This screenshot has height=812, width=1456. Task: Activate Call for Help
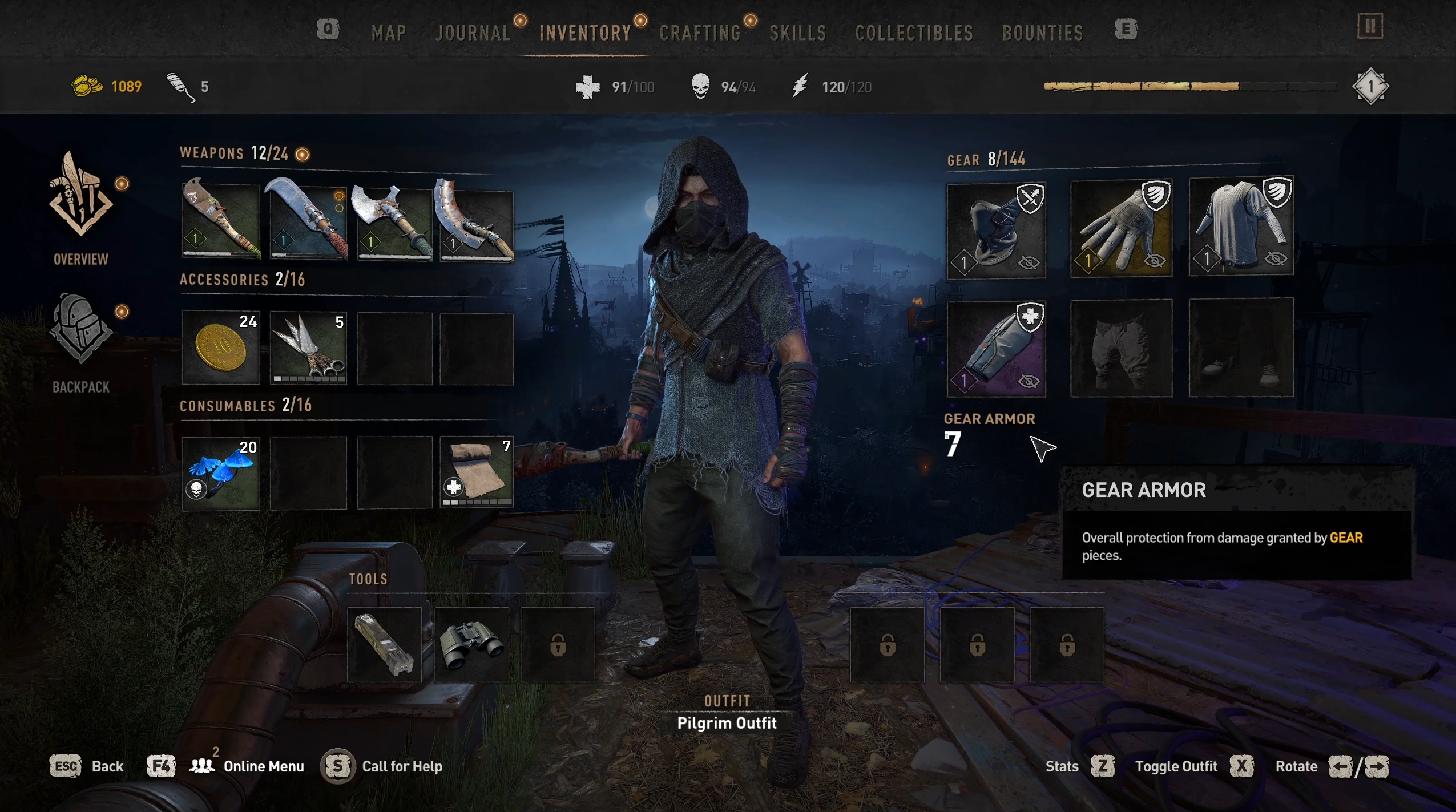(402, 766)
